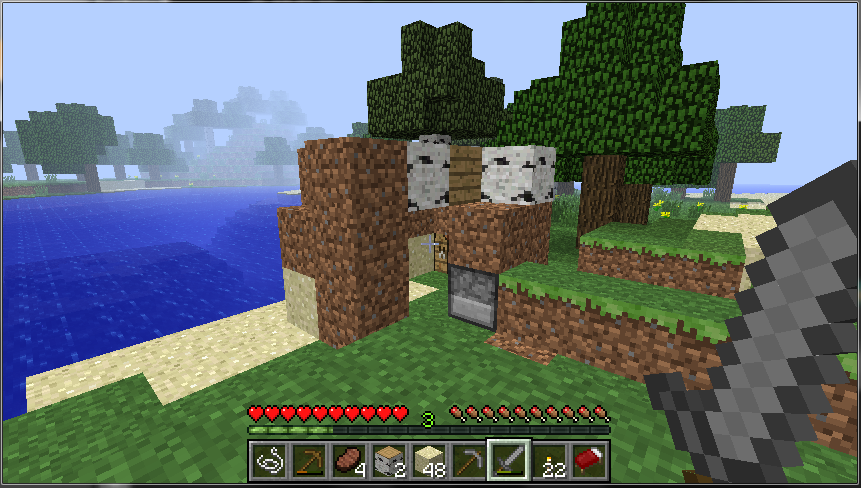Choose the cooked meat stack of 4
The height and width of the screenshot is (488, 861).
tap(349, 460)
